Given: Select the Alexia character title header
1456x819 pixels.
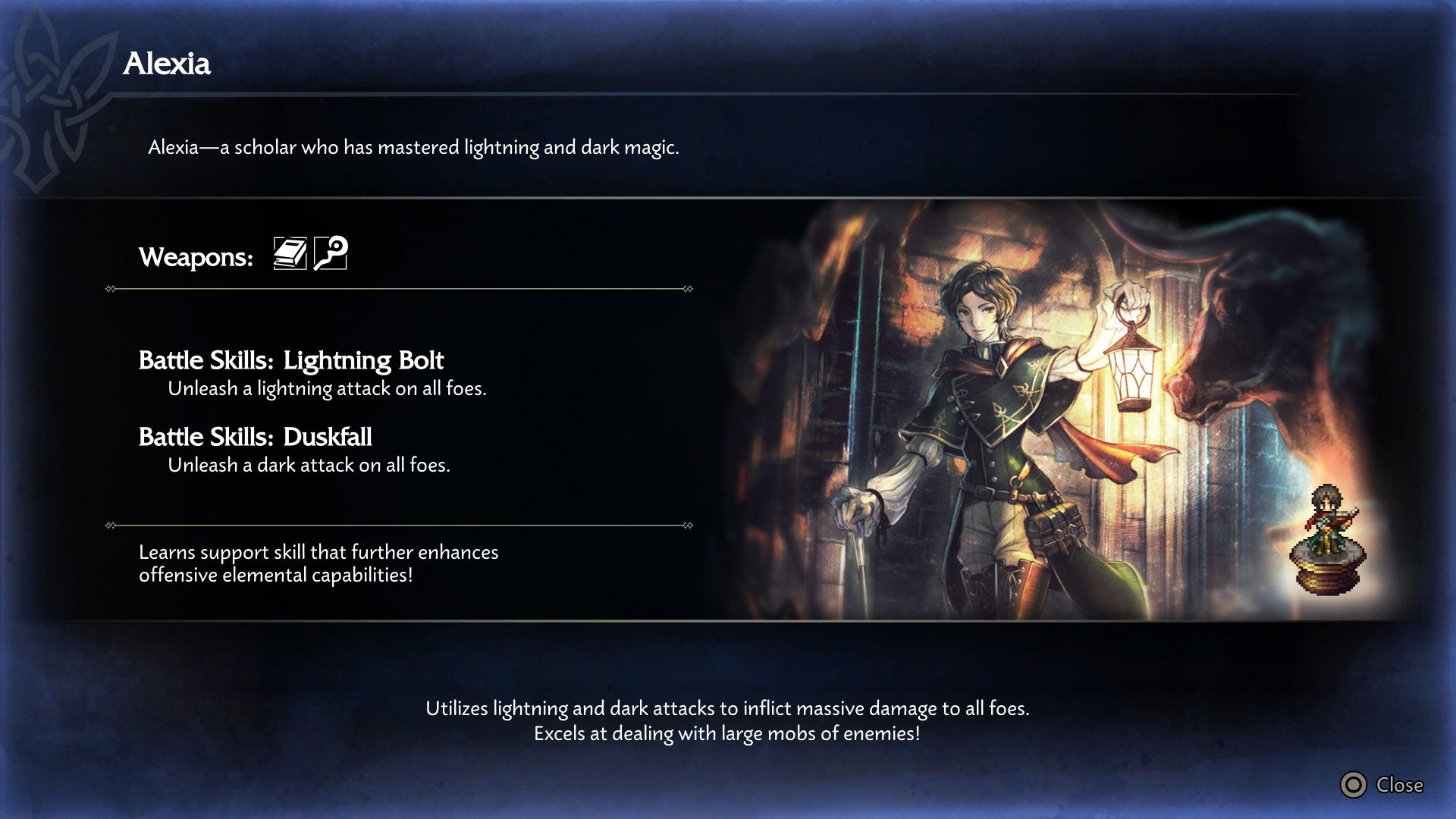Looking at the screenshot, I should pyautogui.click(x=168, y=64).
